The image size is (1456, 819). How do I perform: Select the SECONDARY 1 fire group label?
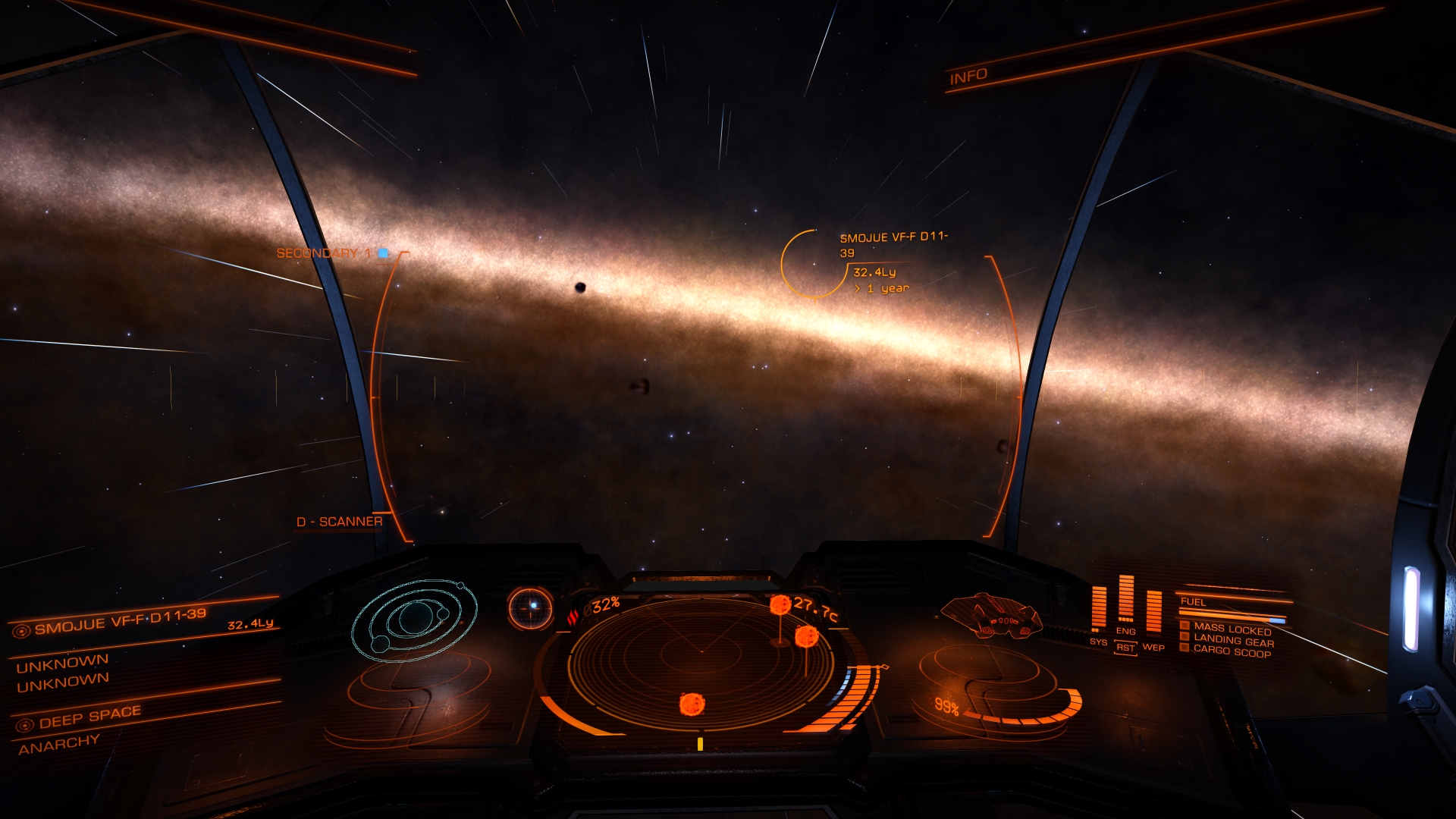click(x=323, y=253)
